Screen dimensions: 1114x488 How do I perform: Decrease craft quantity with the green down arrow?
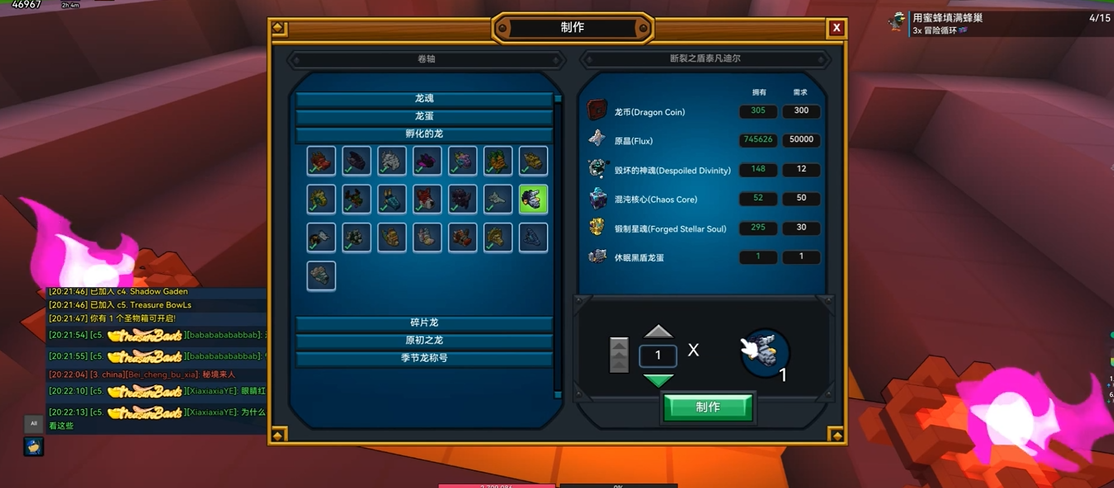[x=658, y=380]
